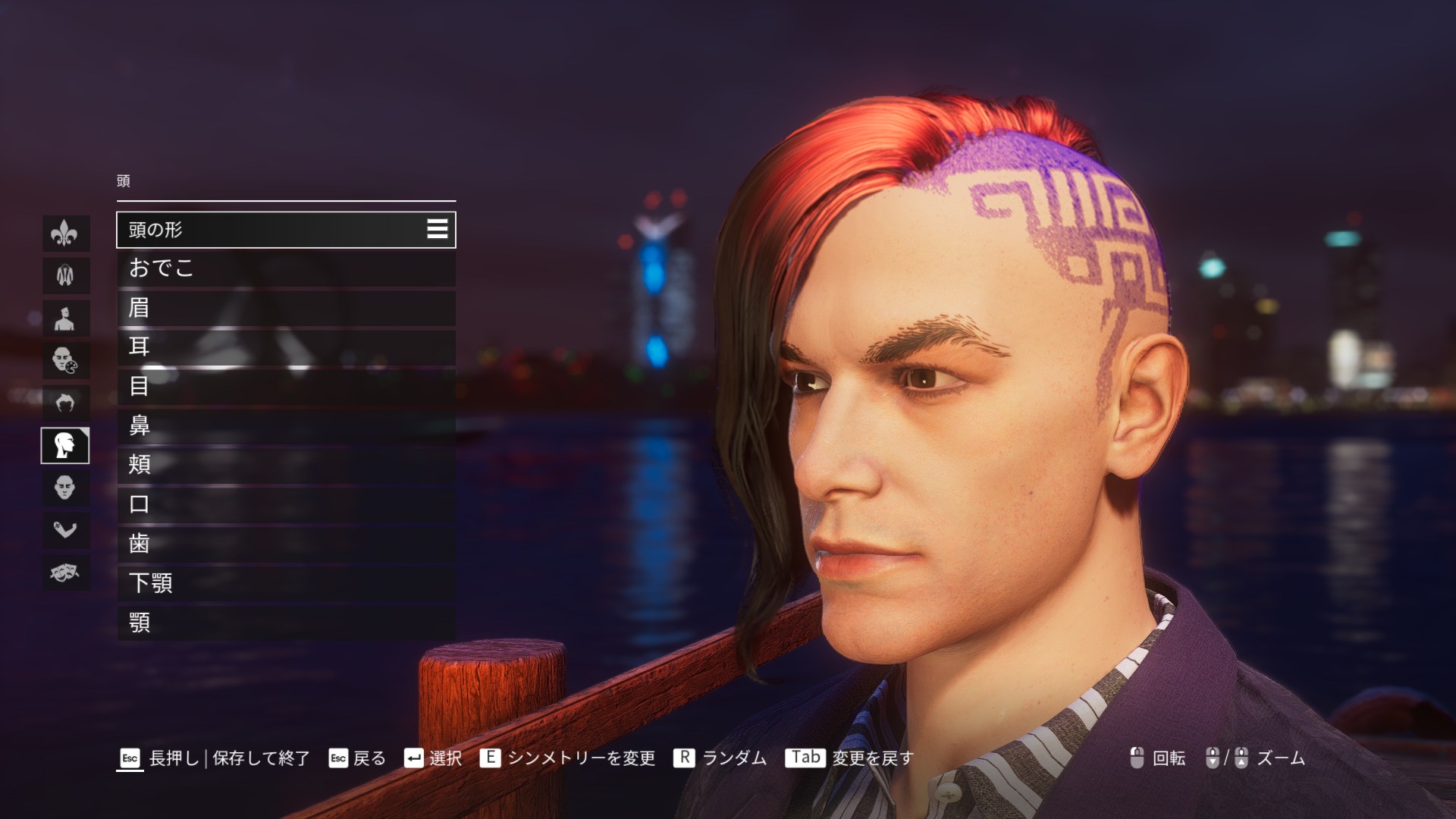Choose the 眉 eyebrow entry
1456x819 pixels.
[285, 308]
